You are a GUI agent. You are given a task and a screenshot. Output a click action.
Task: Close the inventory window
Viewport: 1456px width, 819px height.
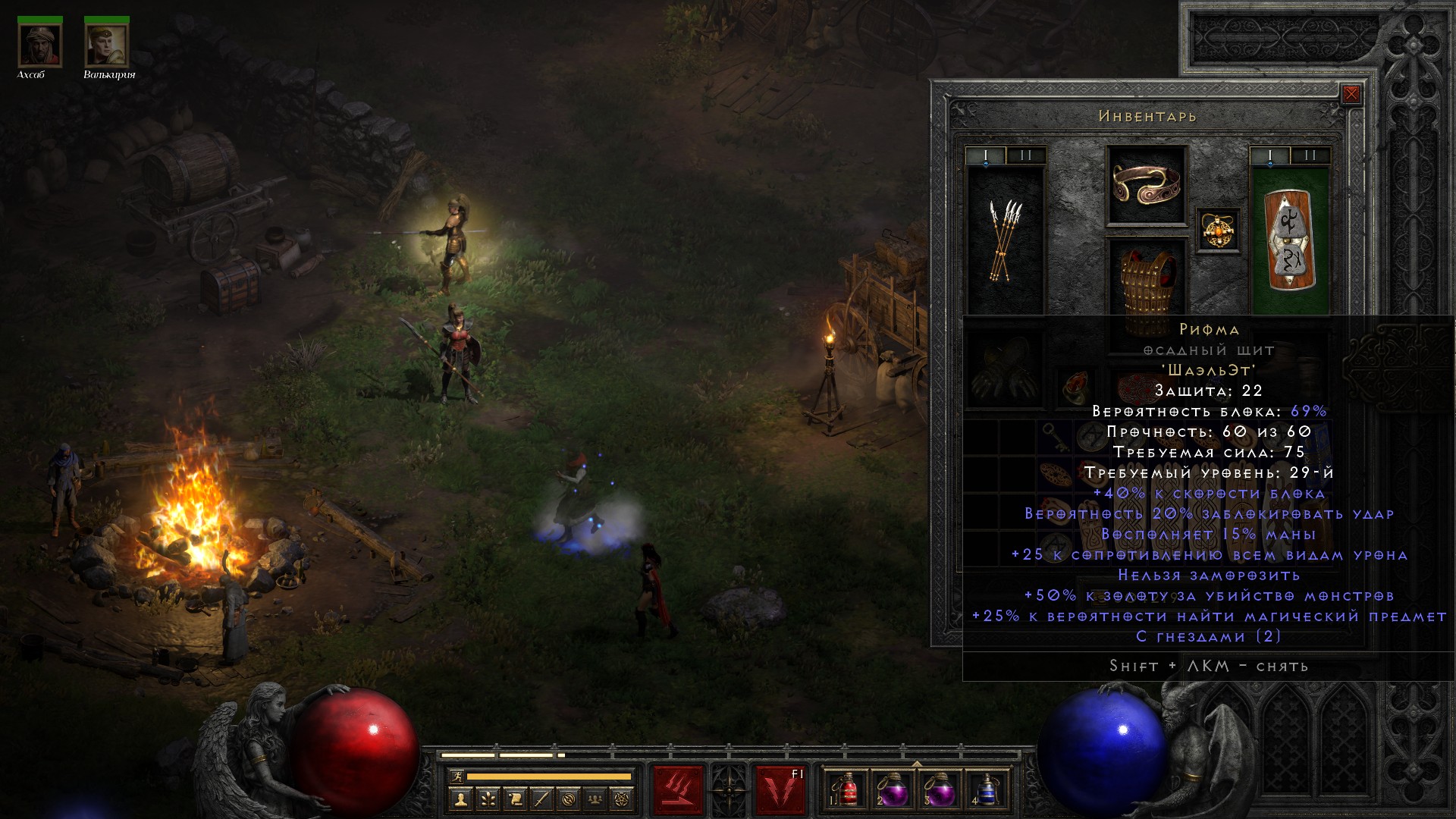tap(1351, 94)
